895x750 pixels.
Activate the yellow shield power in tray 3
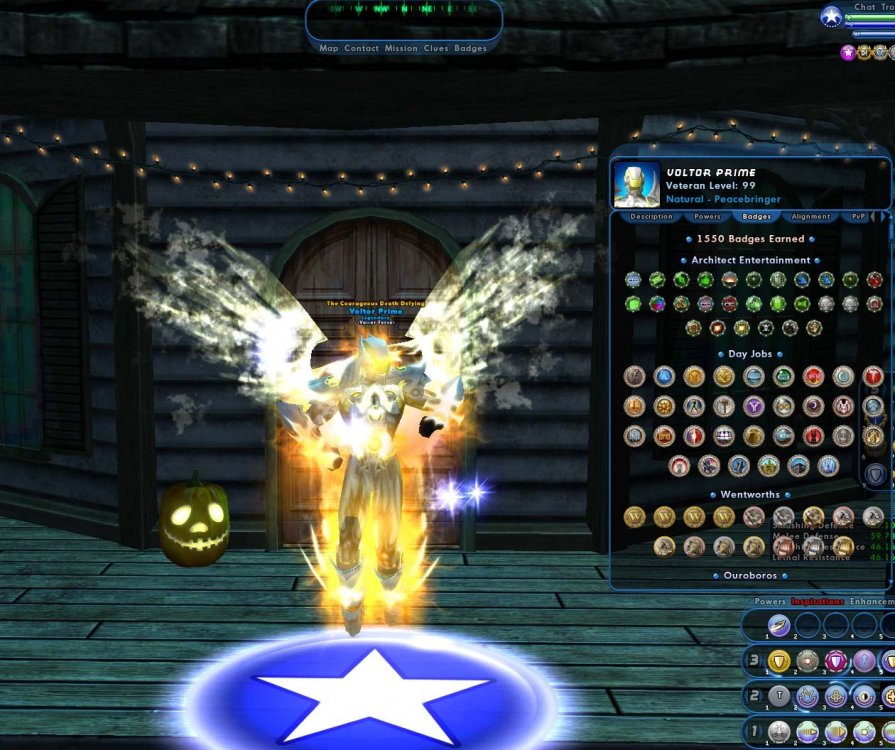[779, 661]
